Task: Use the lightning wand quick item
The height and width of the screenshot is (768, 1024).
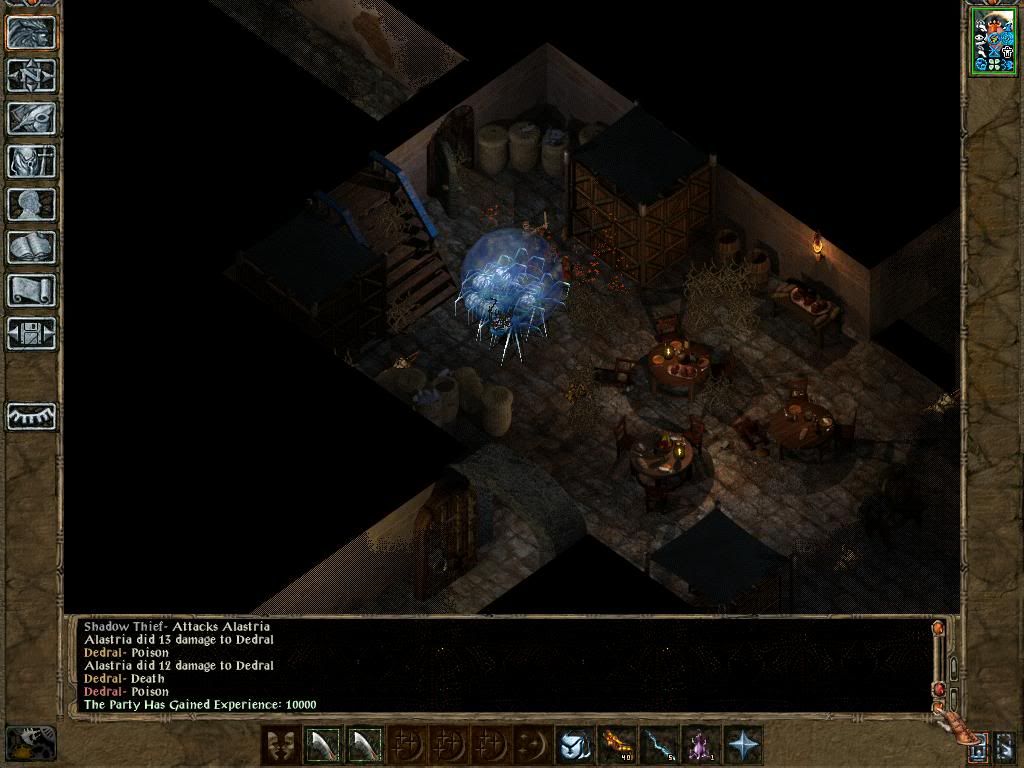Action: click(659, 745)
